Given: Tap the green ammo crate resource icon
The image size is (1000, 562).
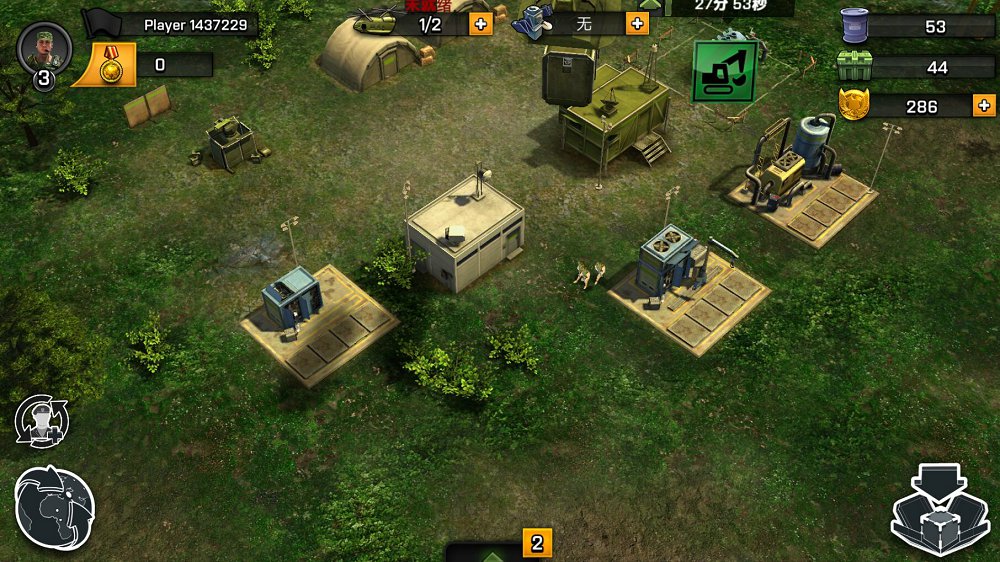Looking at the screenshot, I should (855, 67).
